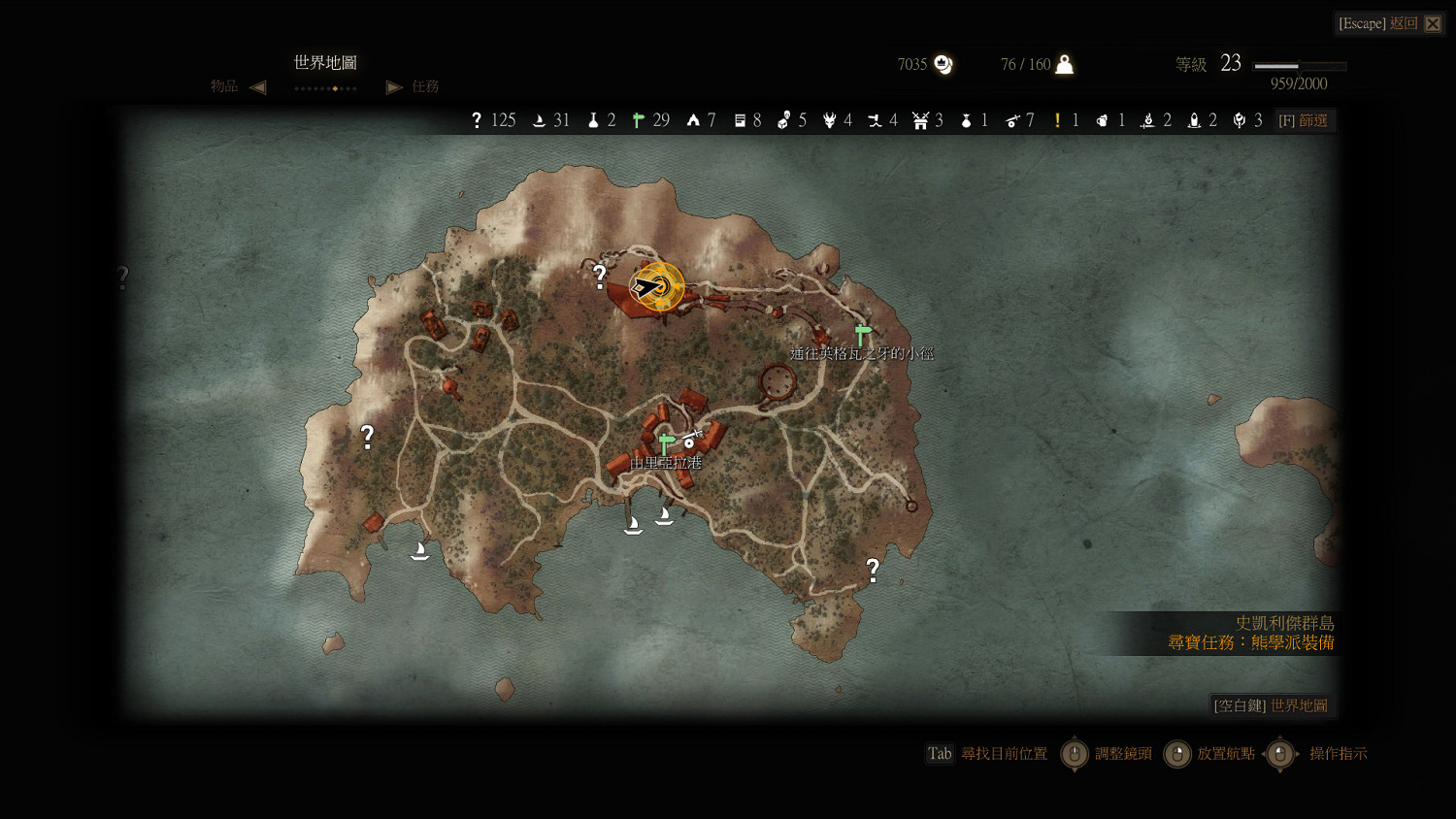The image size is (1456, 819).
Task: Click the orange quest objective marker
Action: coord(660,286)
